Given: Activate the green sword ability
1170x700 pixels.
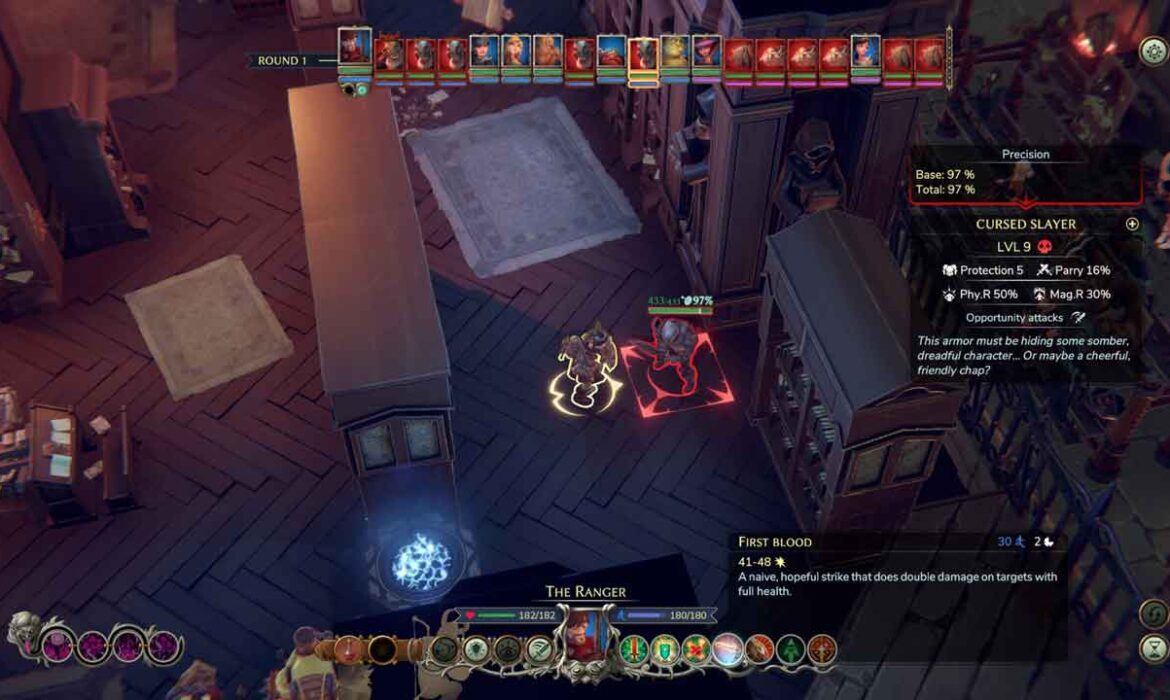Looking at the screenshot, I should (632, 649).
